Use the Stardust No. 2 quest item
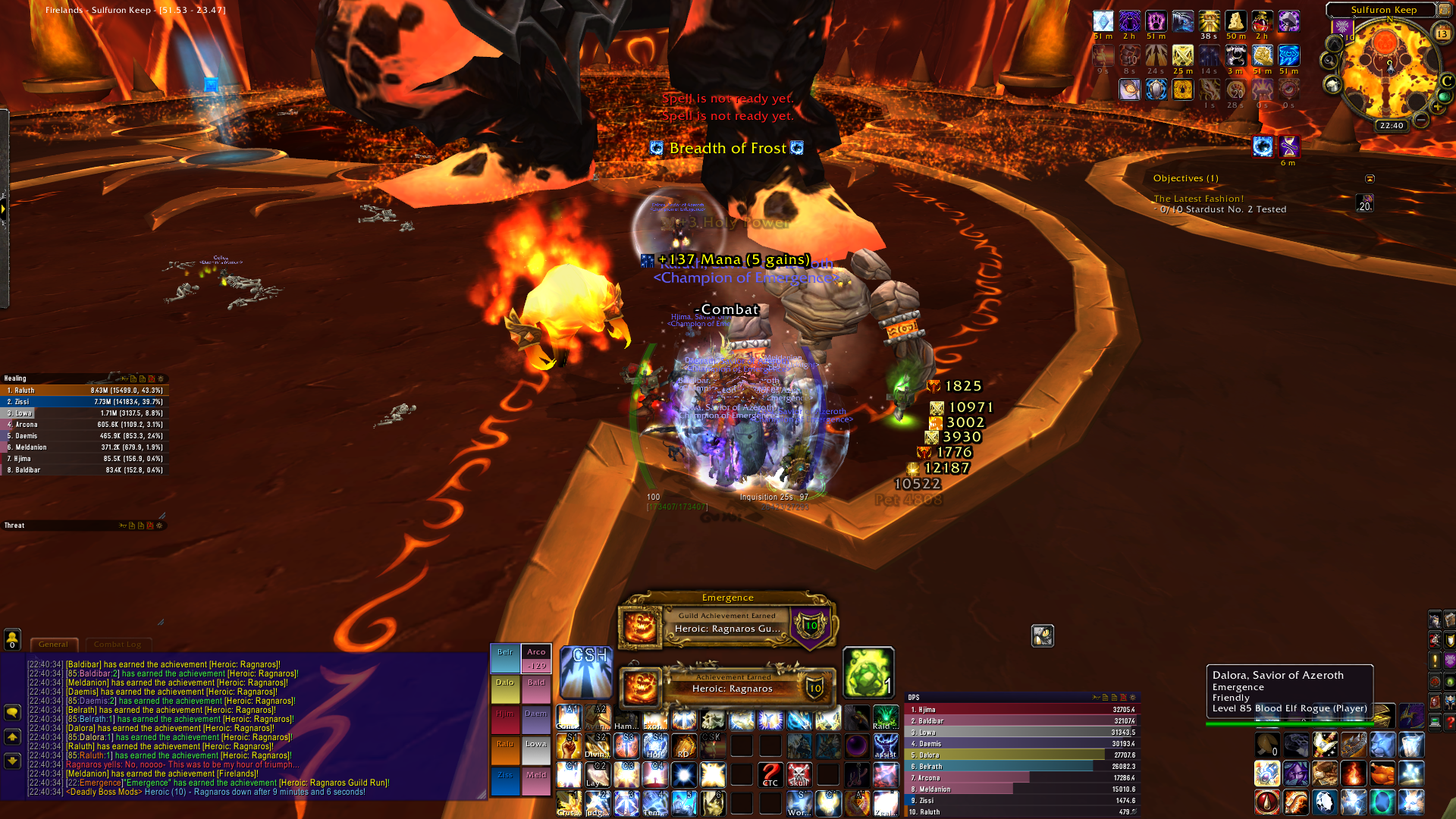The width and height of the screenshot is (1456, 819). pyautogui.click(x=1364, y=203)
